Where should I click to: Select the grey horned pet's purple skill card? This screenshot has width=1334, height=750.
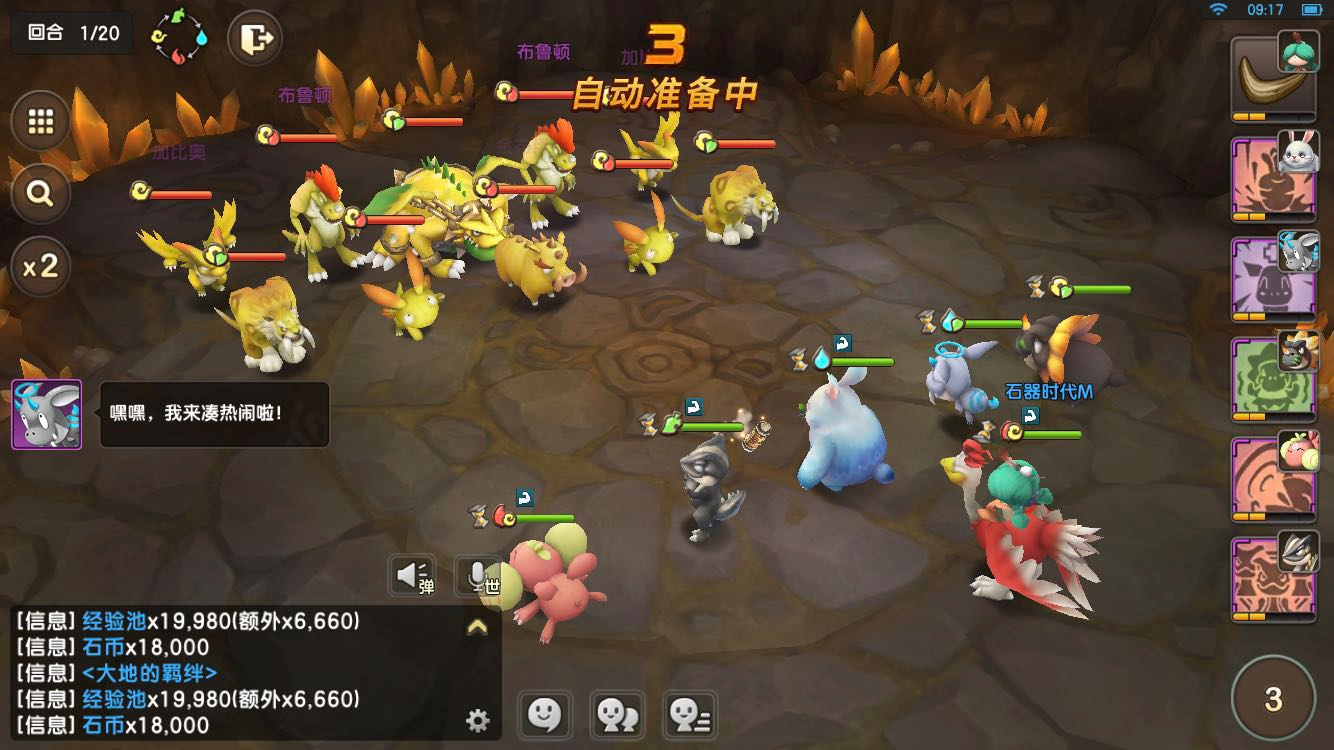click(x=1270, y=279)
